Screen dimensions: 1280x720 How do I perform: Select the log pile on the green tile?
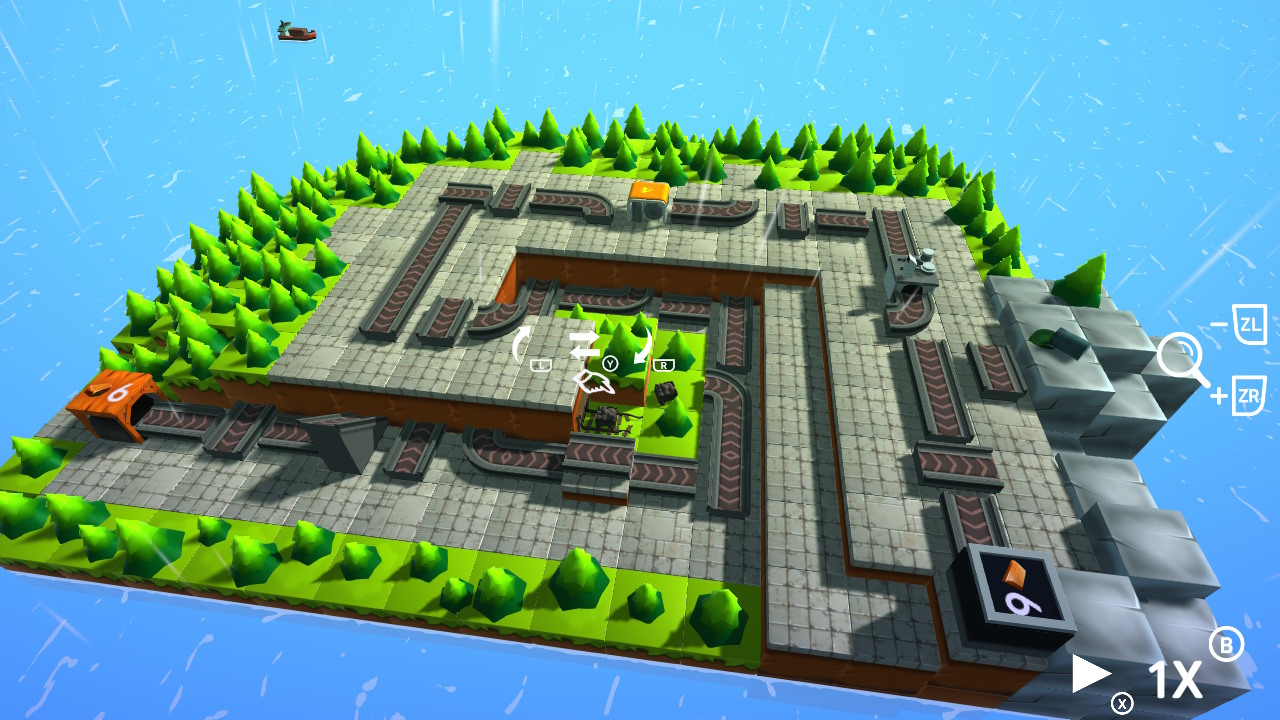(x=602, y=418)
